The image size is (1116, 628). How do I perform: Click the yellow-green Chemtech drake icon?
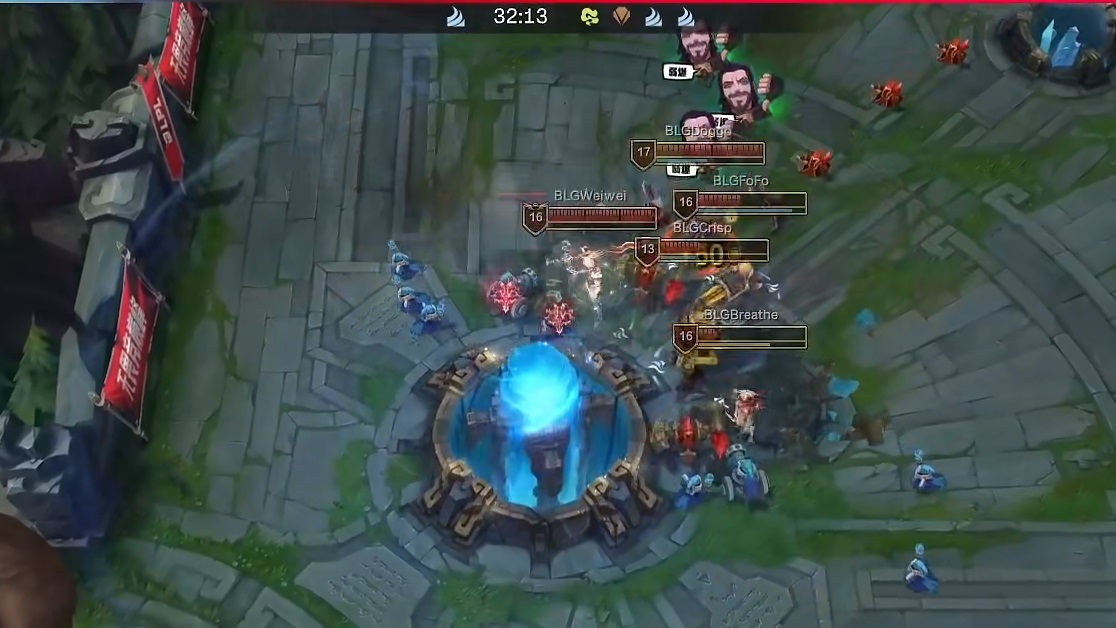tap(590, 17)
